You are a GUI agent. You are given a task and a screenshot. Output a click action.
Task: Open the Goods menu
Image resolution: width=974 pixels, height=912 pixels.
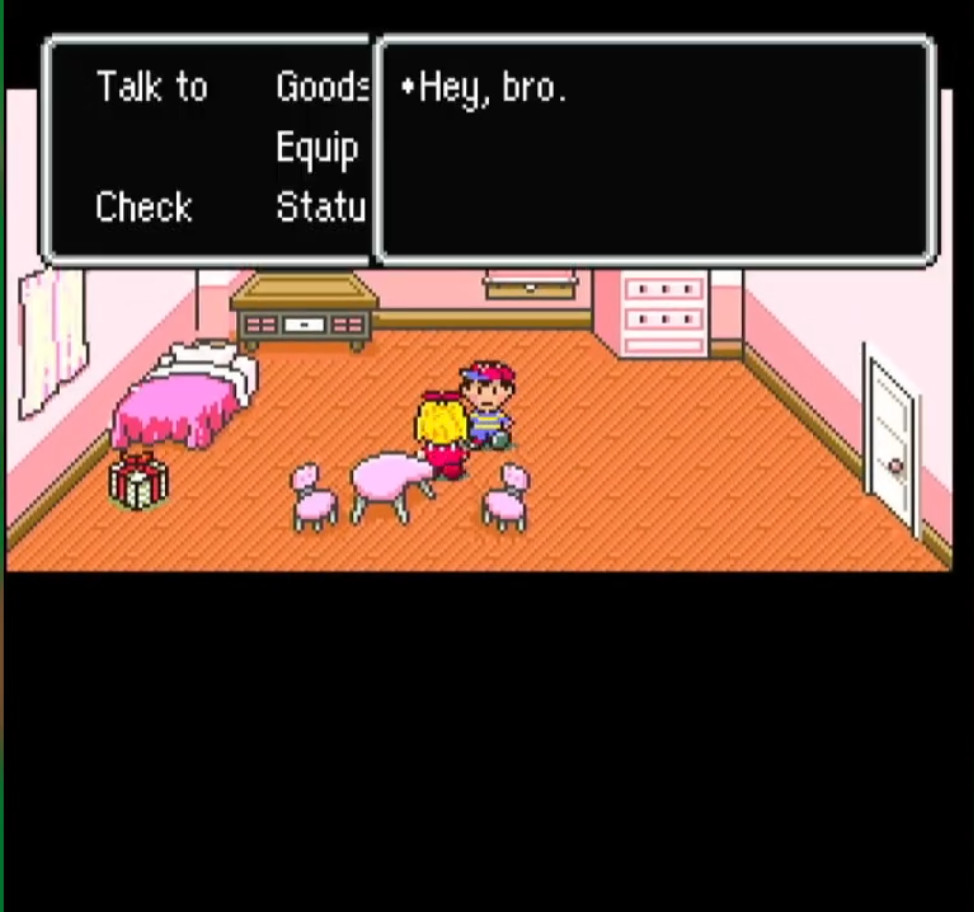pos(321,88)
